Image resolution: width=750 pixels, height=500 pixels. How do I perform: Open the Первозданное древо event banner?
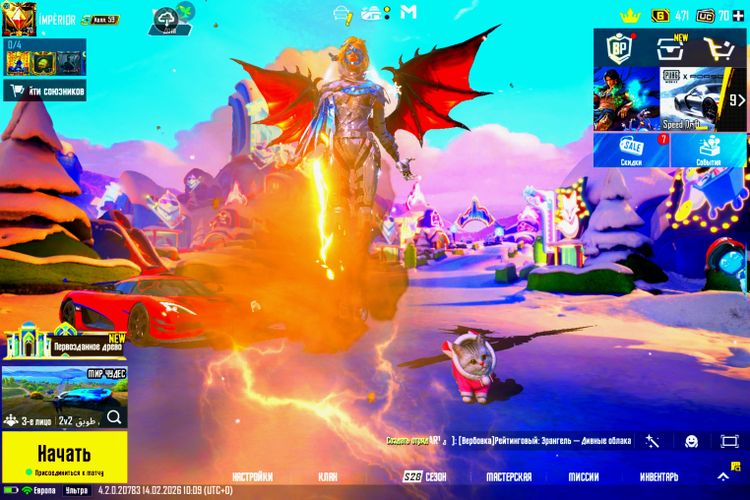(x=64, y=345)
